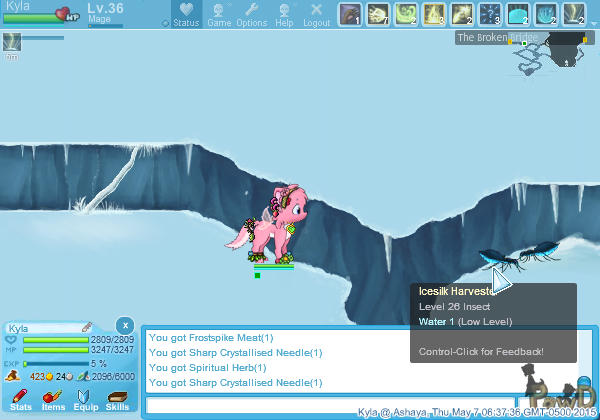
Task: Select the pet portrait under the player name
Action: pyautogui.click(x=12, y=41)
